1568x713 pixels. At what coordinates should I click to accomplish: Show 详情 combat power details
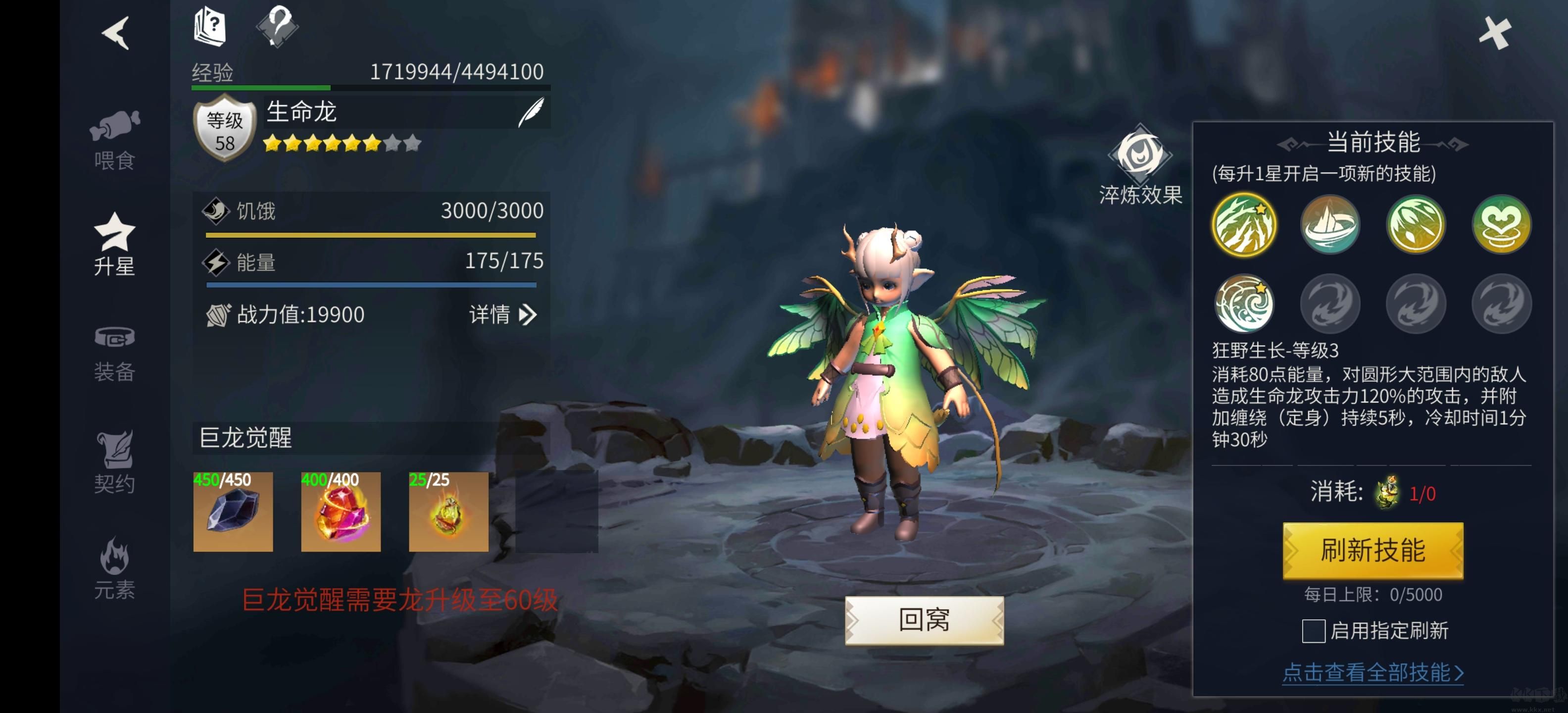tap(503, 315)
